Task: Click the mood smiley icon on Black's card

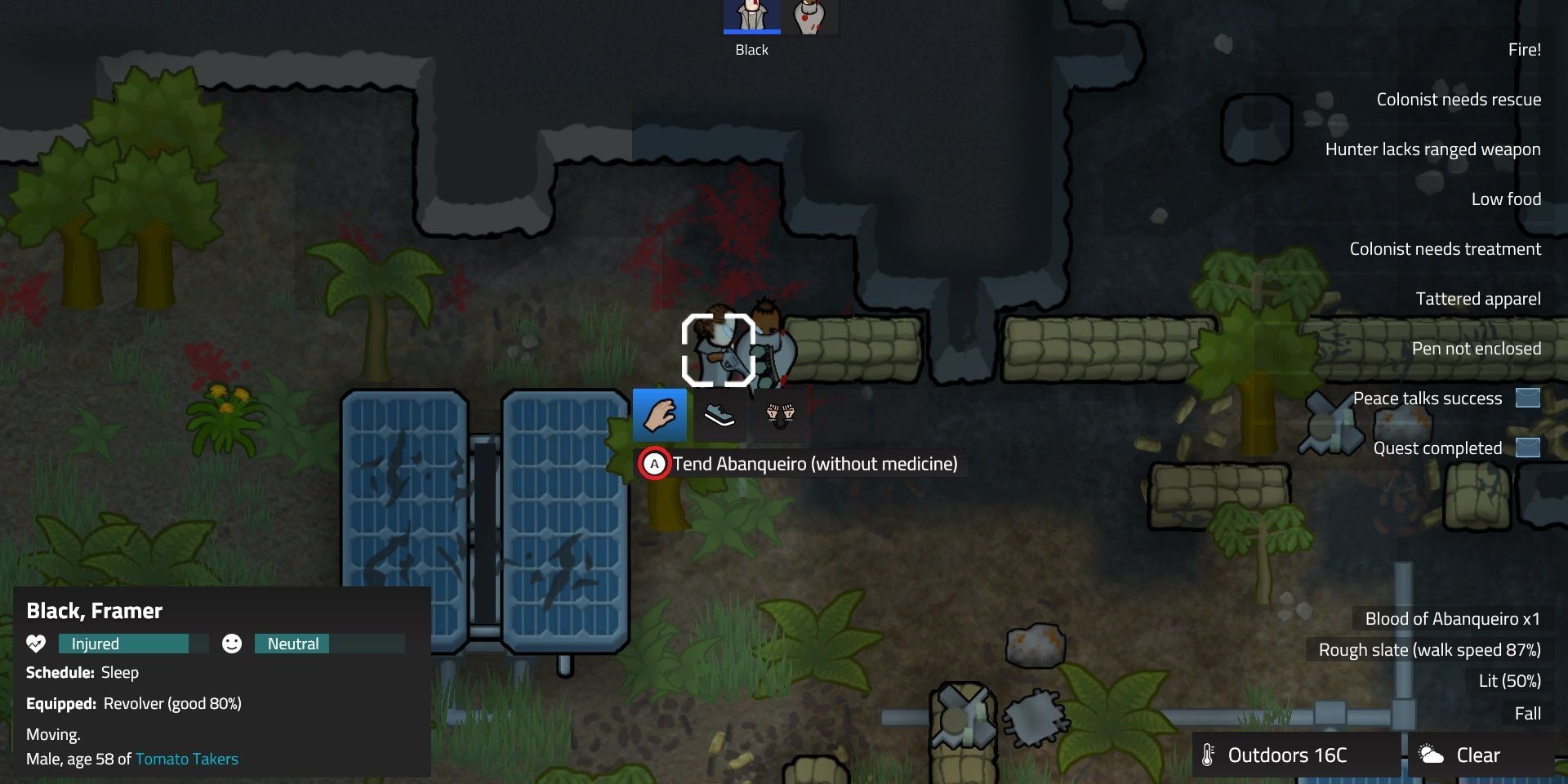Action: tap(232, 644)
